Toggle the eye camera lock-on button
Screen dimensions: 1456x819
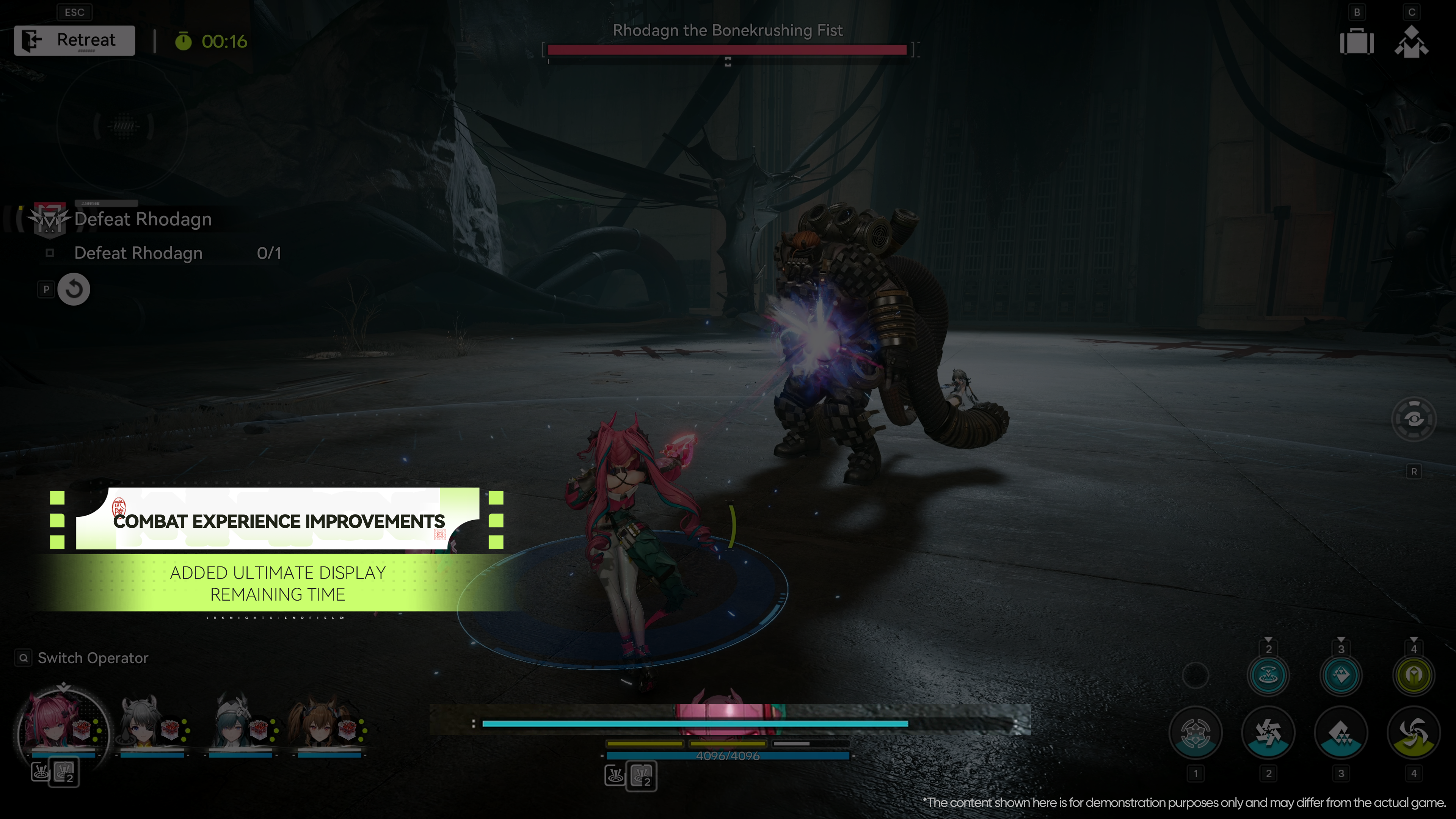pos(1414,419)
